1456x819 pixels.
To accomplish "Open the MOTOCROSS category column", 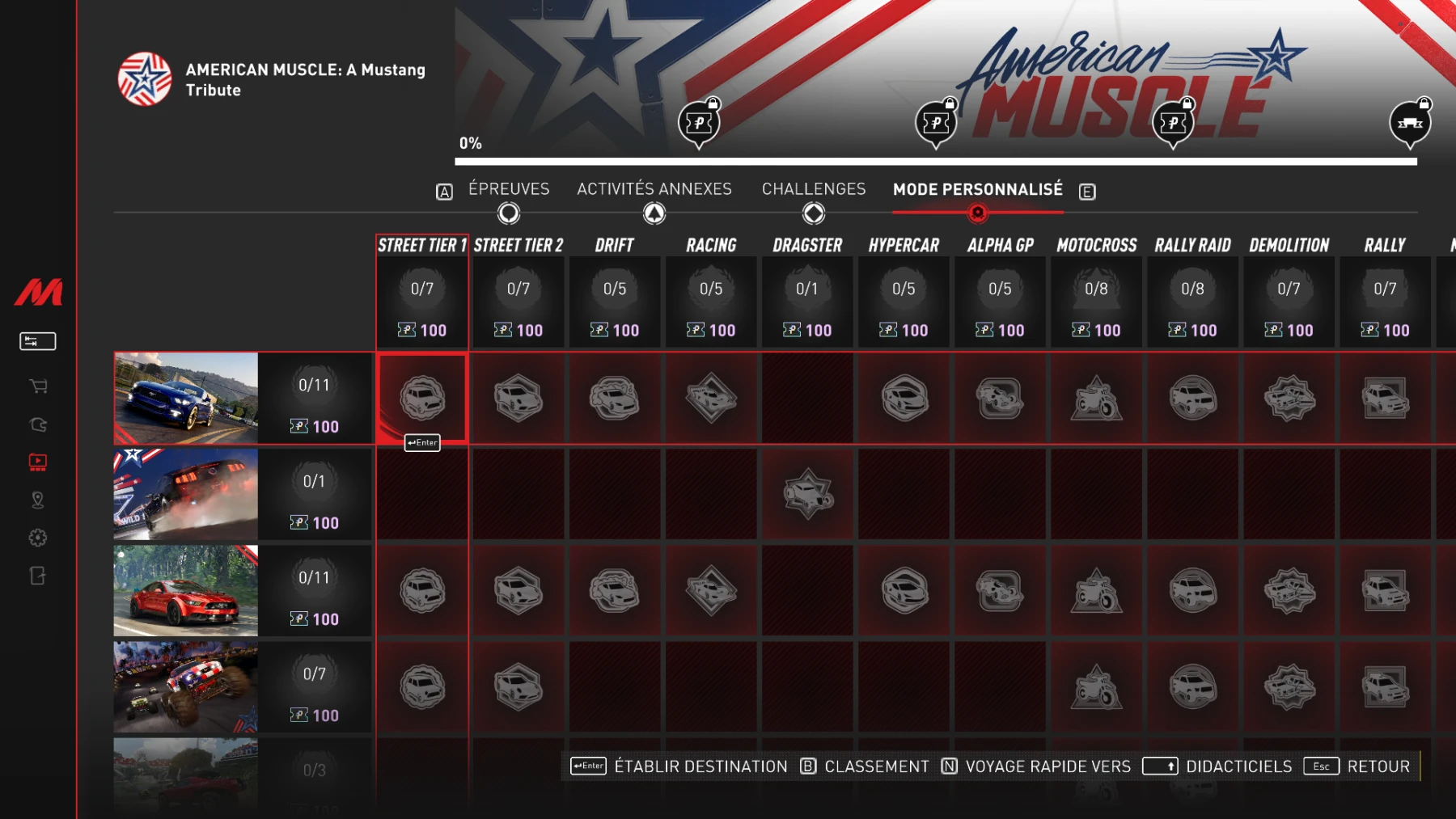I will coord(1096,246).
